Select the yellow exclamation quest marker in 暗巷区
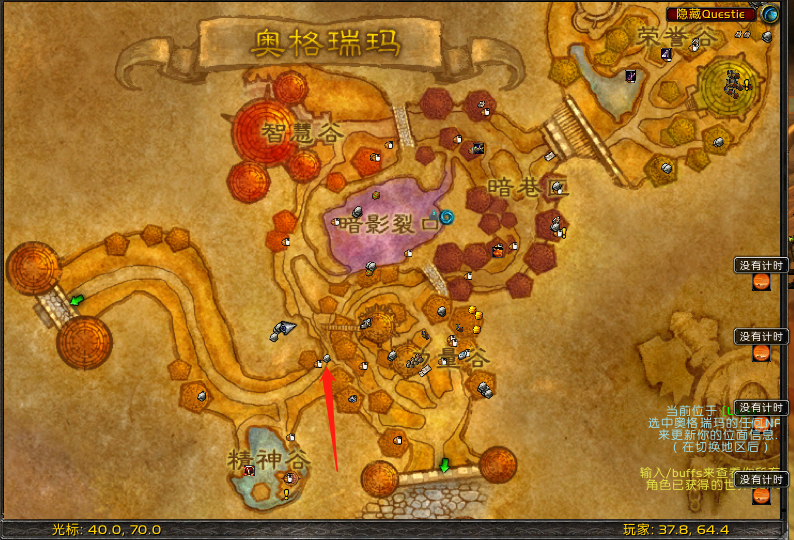 pyautogui.click(x=563, y=233)
